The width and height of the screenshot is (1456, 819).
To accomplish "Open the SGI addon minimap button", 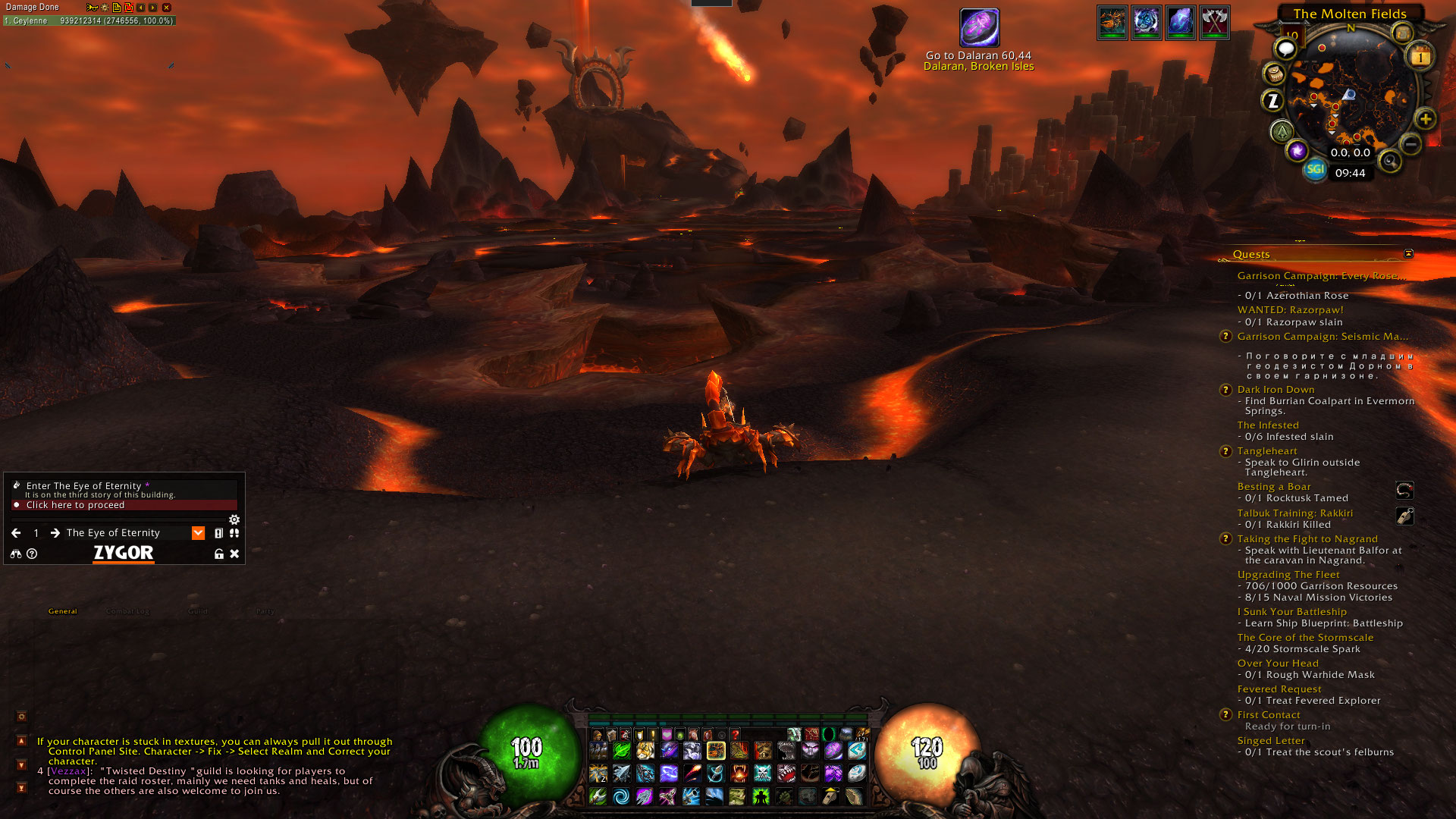I will pos(1315,169).
